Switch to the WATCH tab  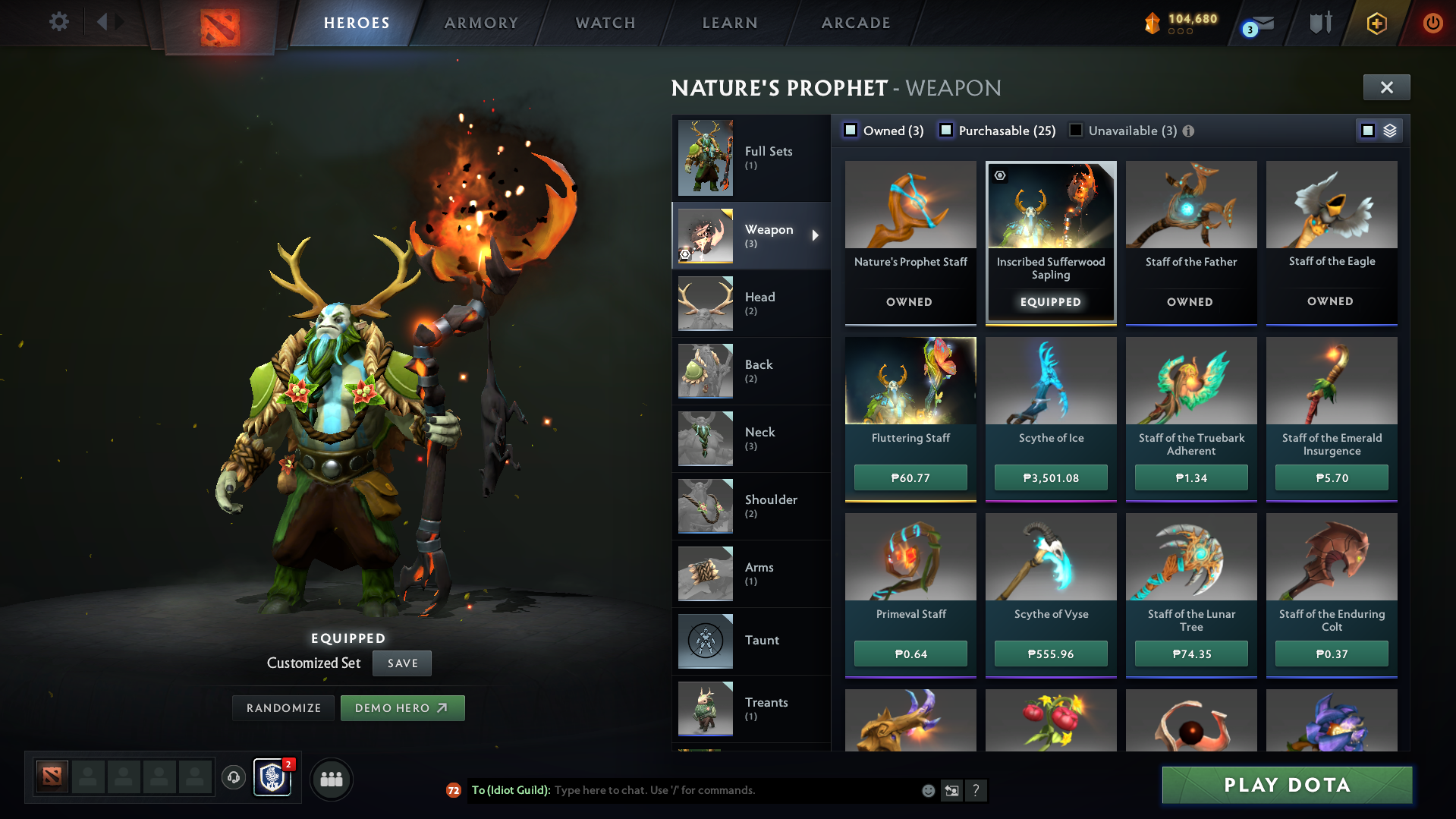605,23
